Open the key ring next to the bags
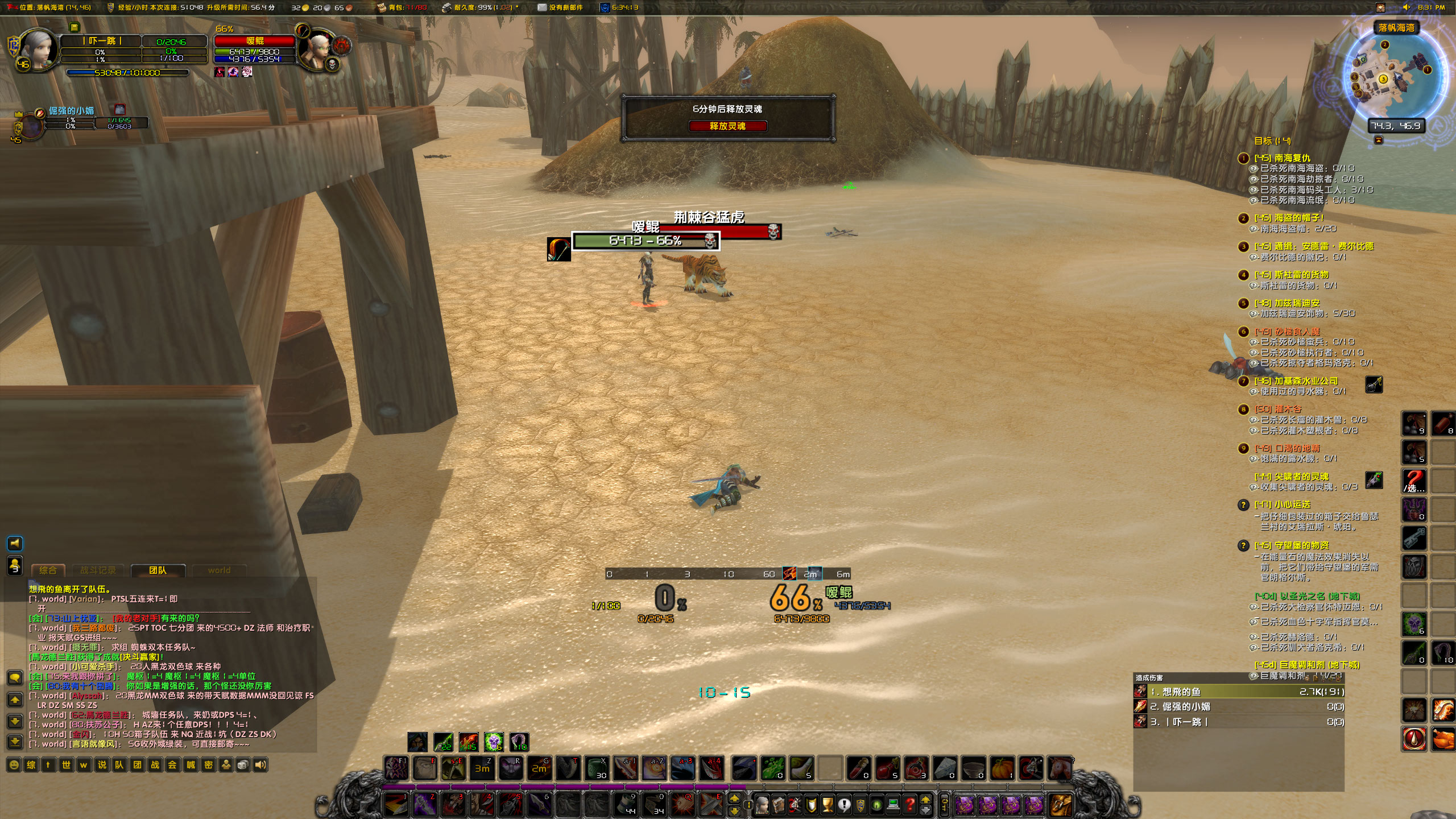 946,806
